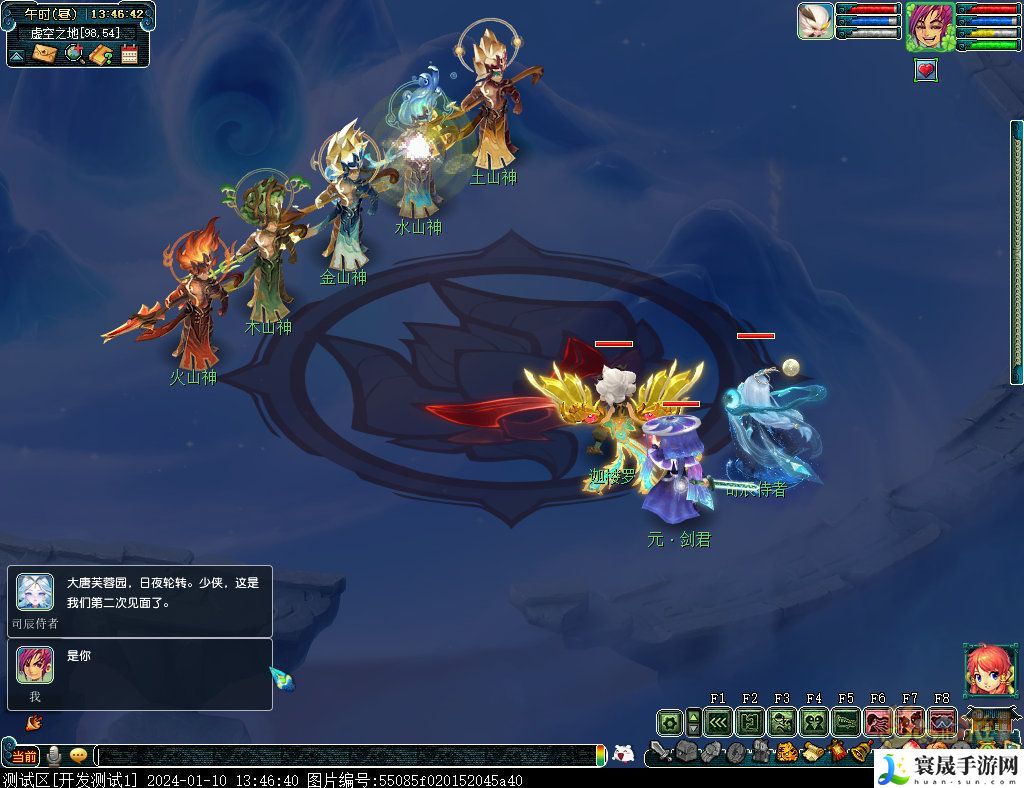Click the 司辰侍者 dialogue portrait
The height and width of the screenshot is (788, 1024).
35,593
